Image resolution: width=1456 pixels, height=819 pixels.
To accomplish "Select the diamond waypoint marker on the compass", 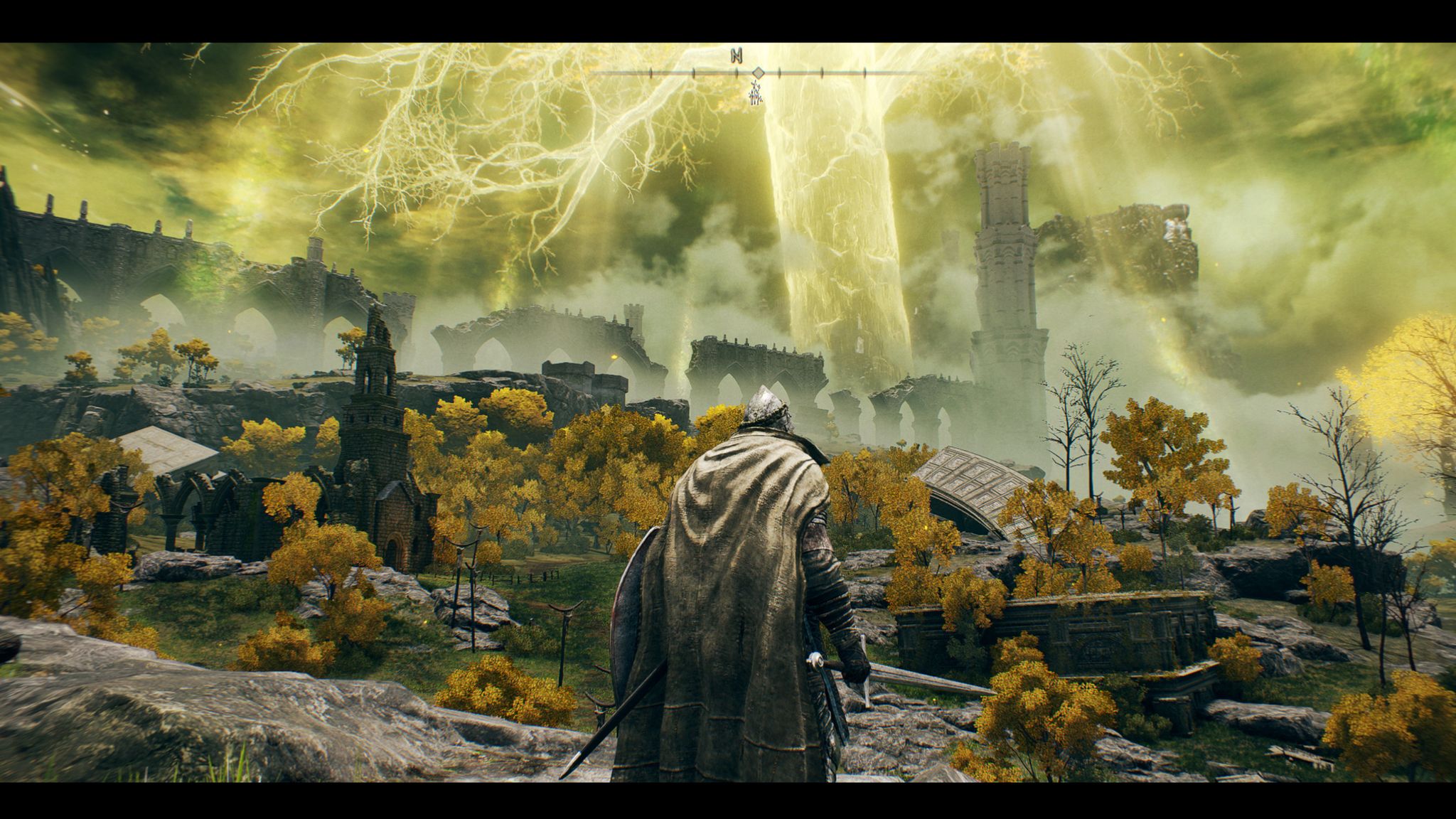I will click(x=759, y=73).
